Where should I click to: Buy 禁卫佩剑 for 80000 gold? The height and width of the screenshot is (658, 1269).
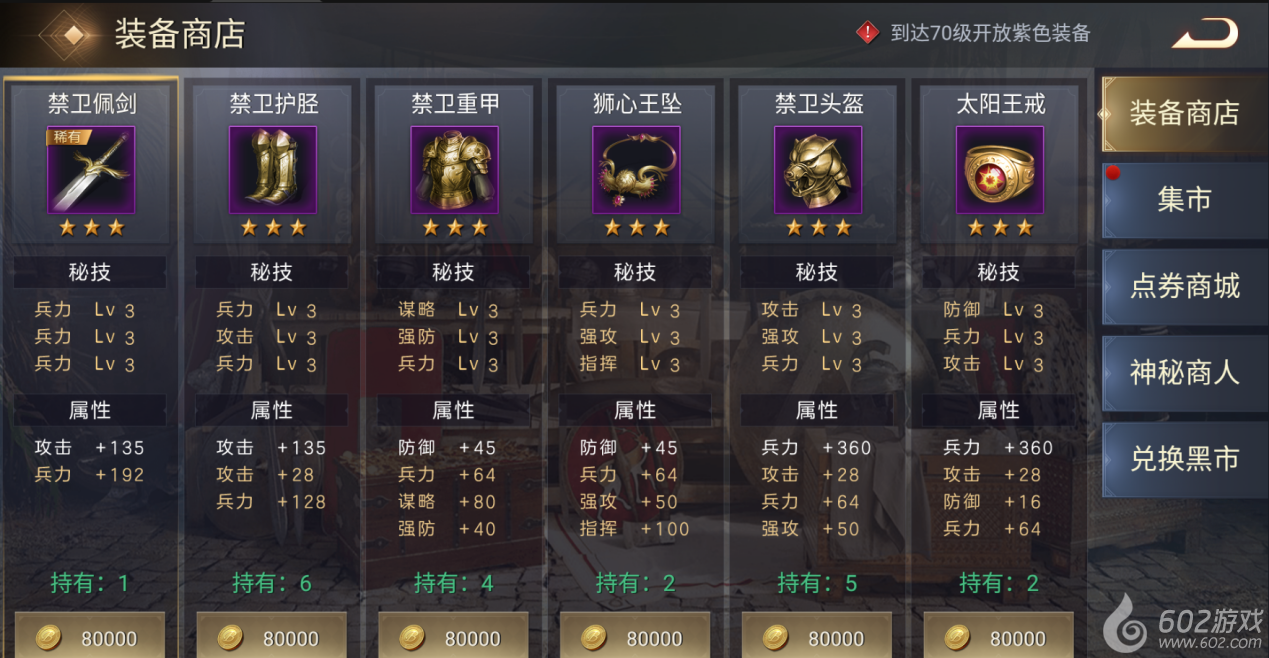pos(90,636)
